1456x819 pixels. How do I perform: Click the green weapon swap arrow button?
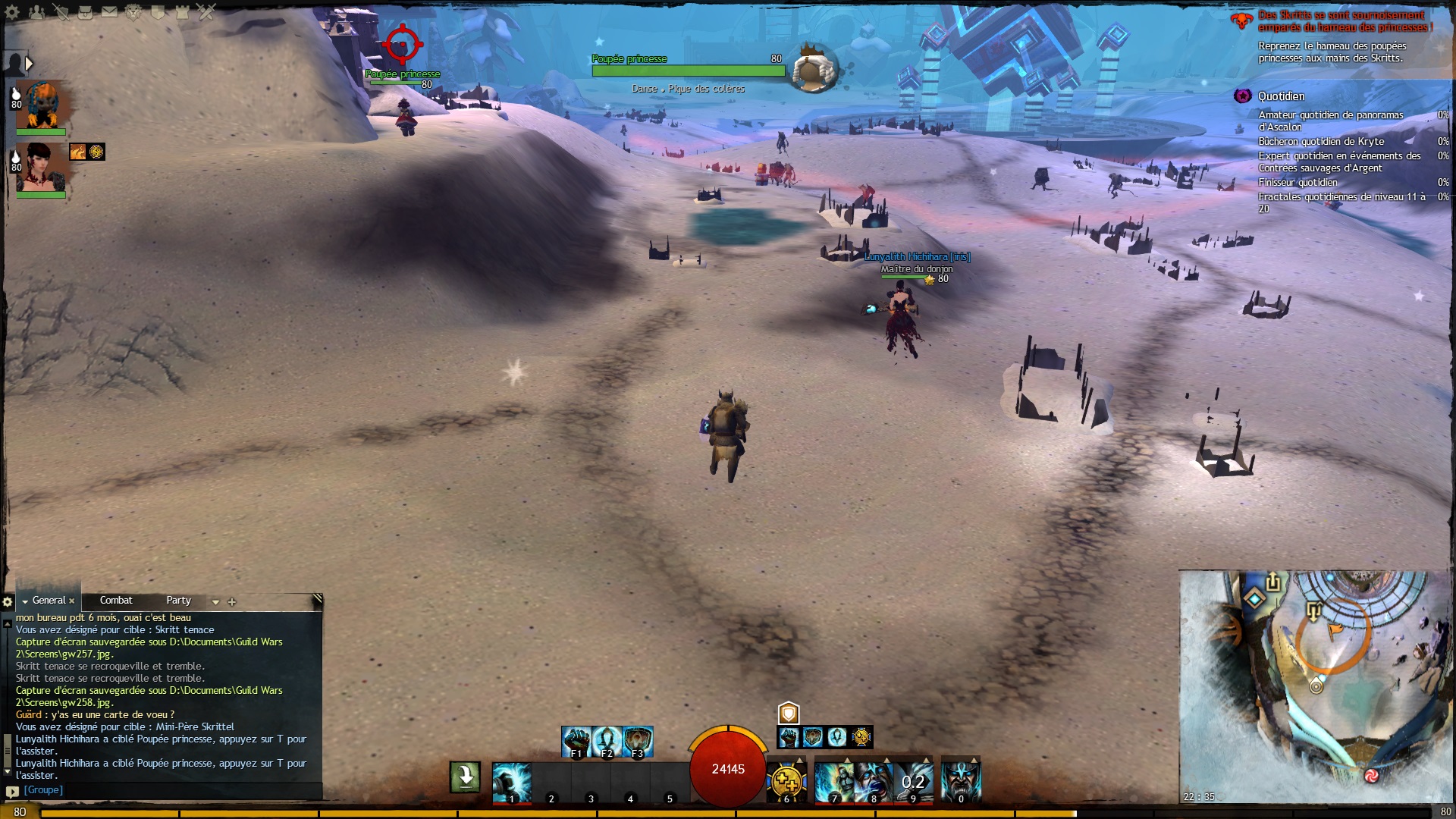pos(465,777)
